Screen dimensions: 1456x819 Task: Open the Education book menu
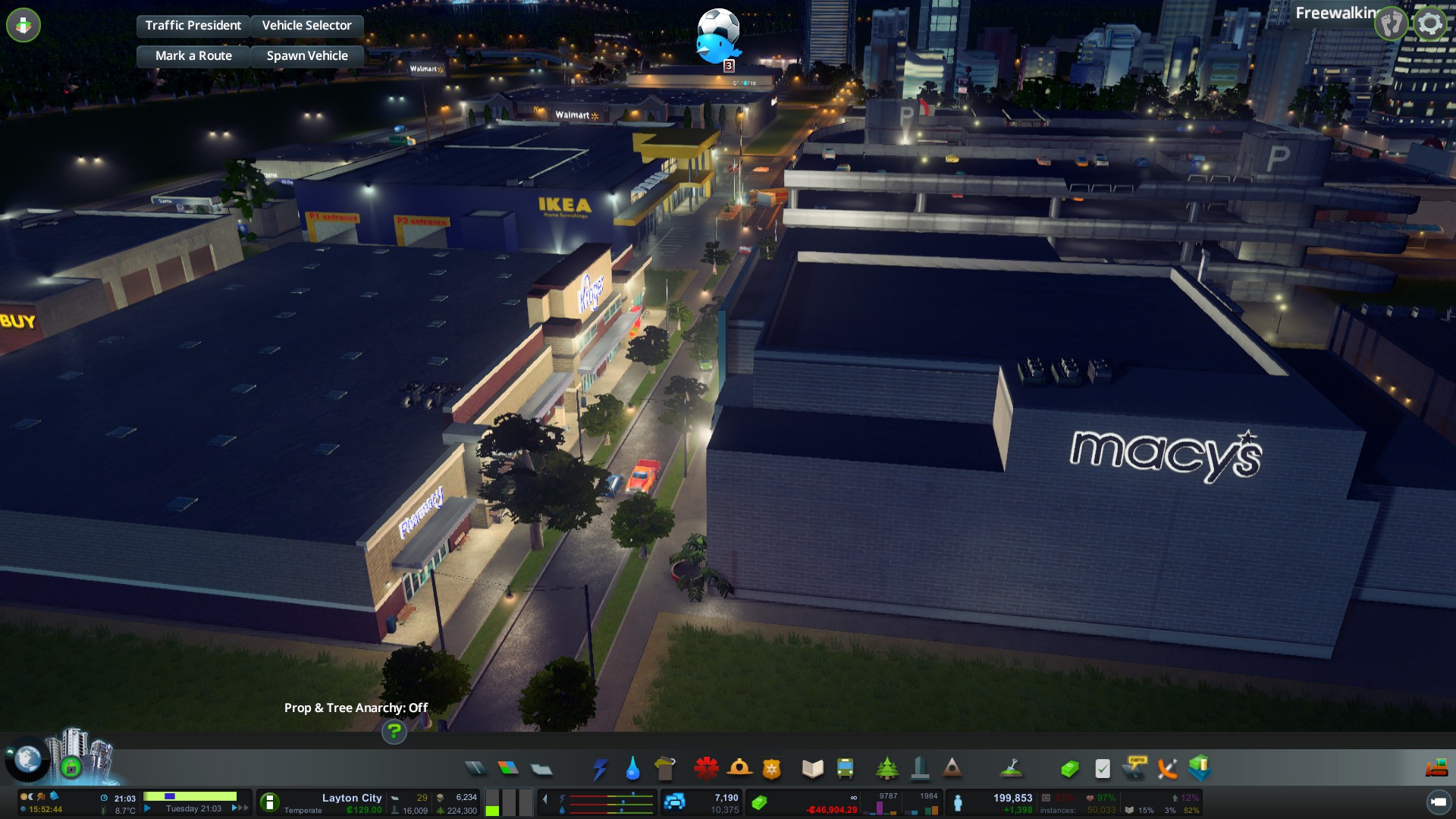812,769
